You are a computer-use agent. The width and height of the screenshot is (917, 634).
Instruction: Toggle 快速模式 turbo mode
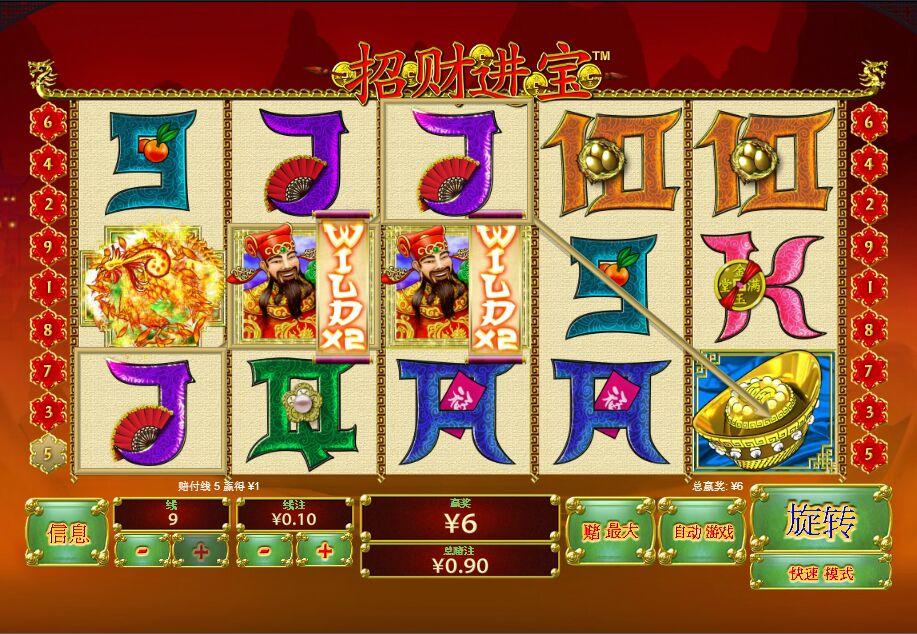tap(820, 573)
